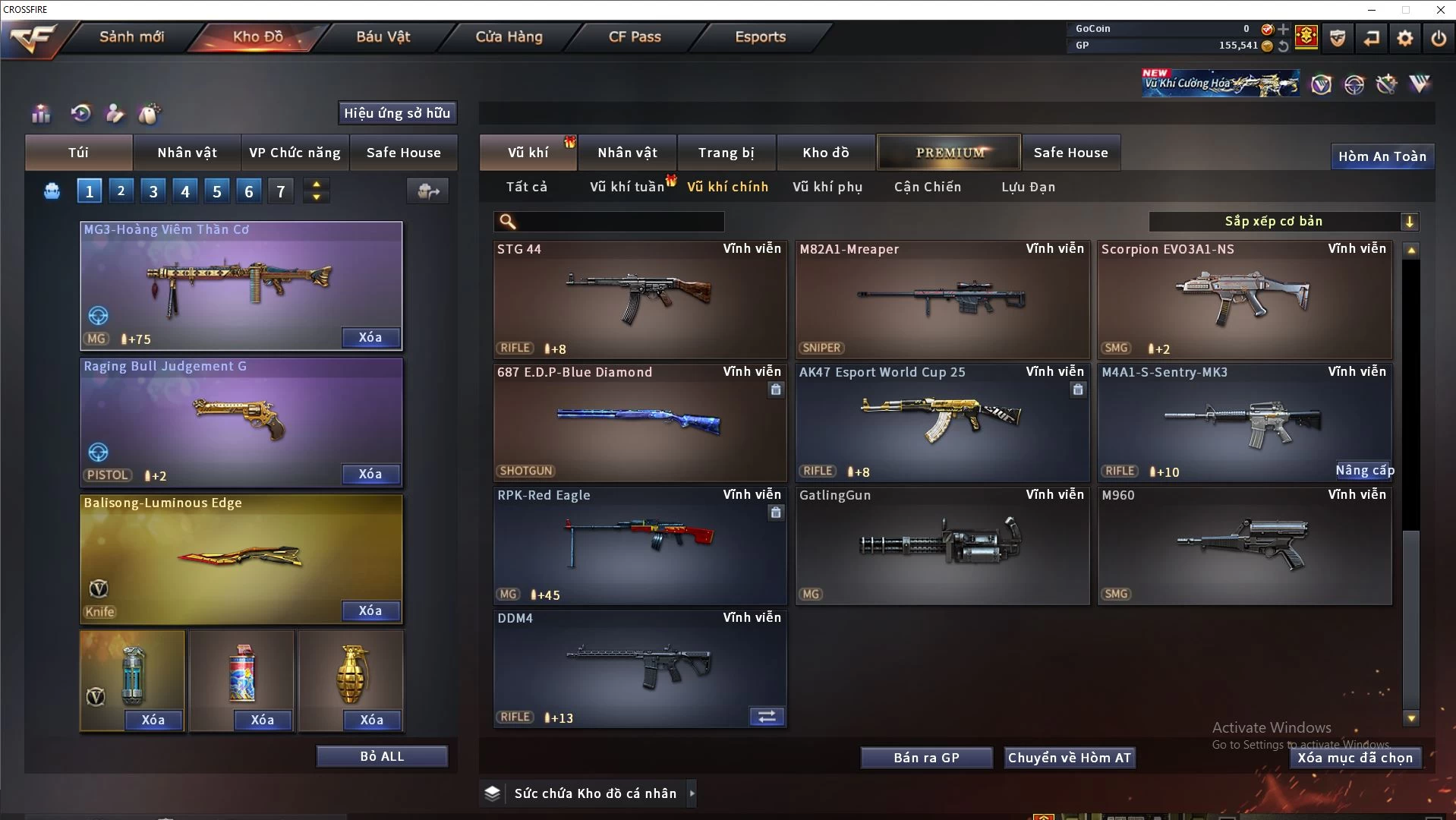Open the Sắp xếp cơ bản sort dropdown
Image resolution: width=1456 pixels, height=820 pixels.
click(1283, 221)
